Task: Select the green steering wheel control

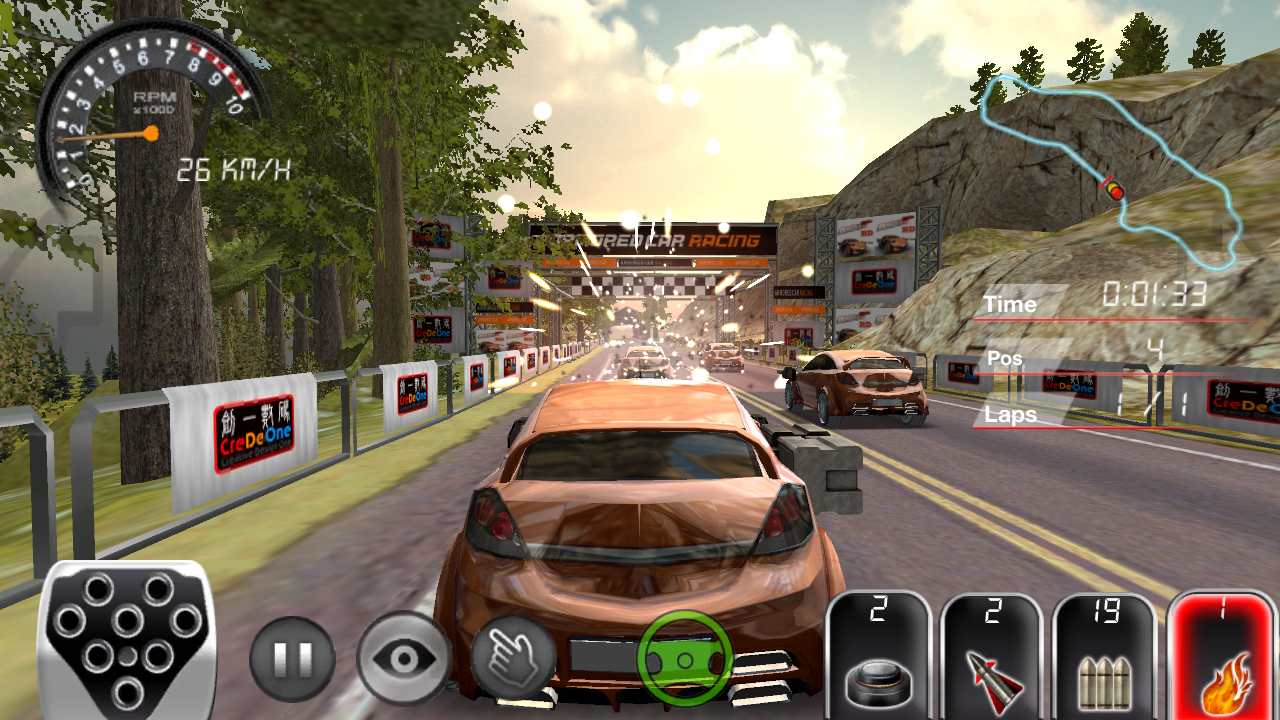Action: coord(685,659)
